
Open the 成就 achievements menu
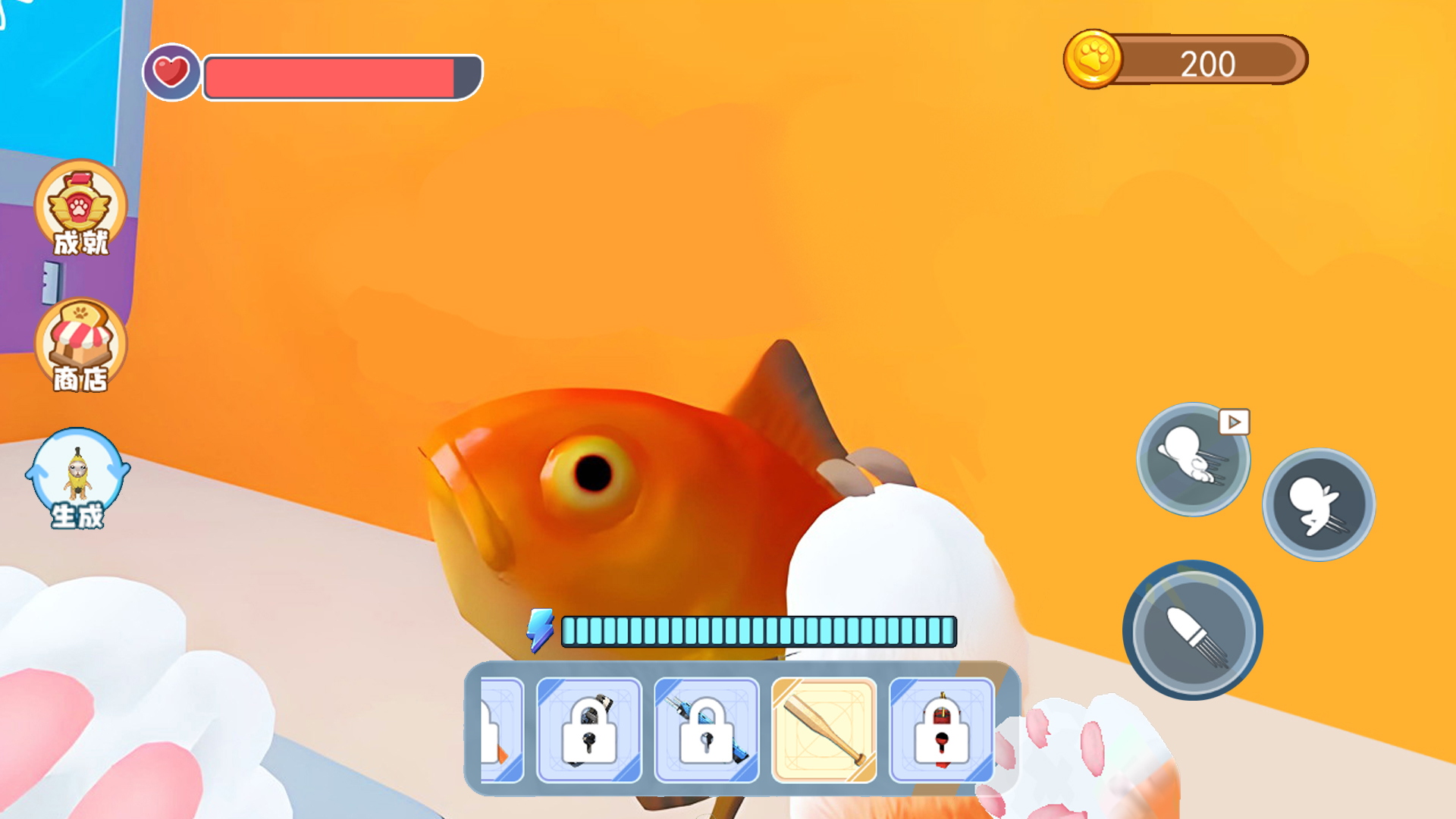pyautogui.click(x=80, y=207)
